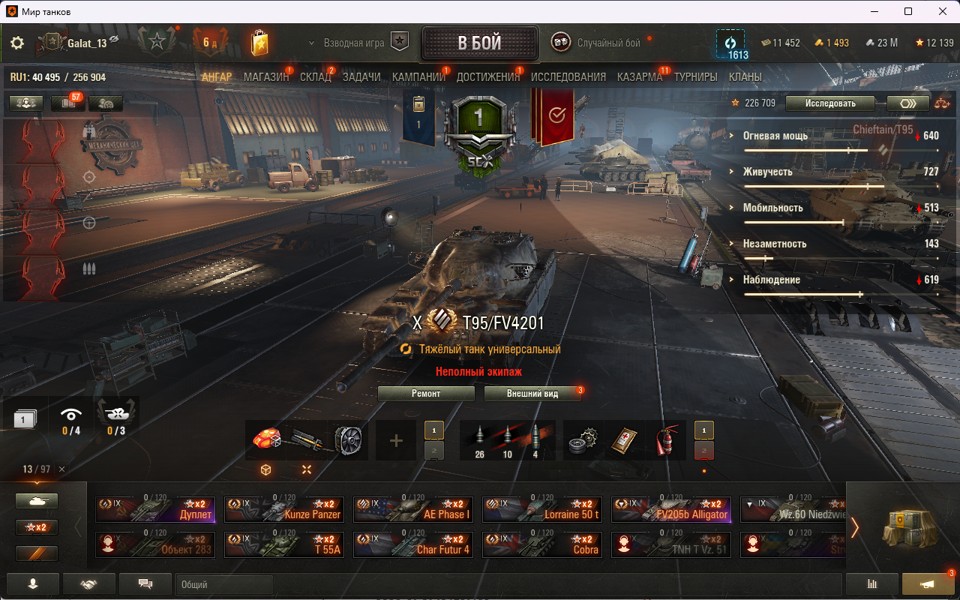Switch to the КАЗАРМА barracks tab
Image resolution: width=960 pixels, height=600 pixels.
coord(639,77)
